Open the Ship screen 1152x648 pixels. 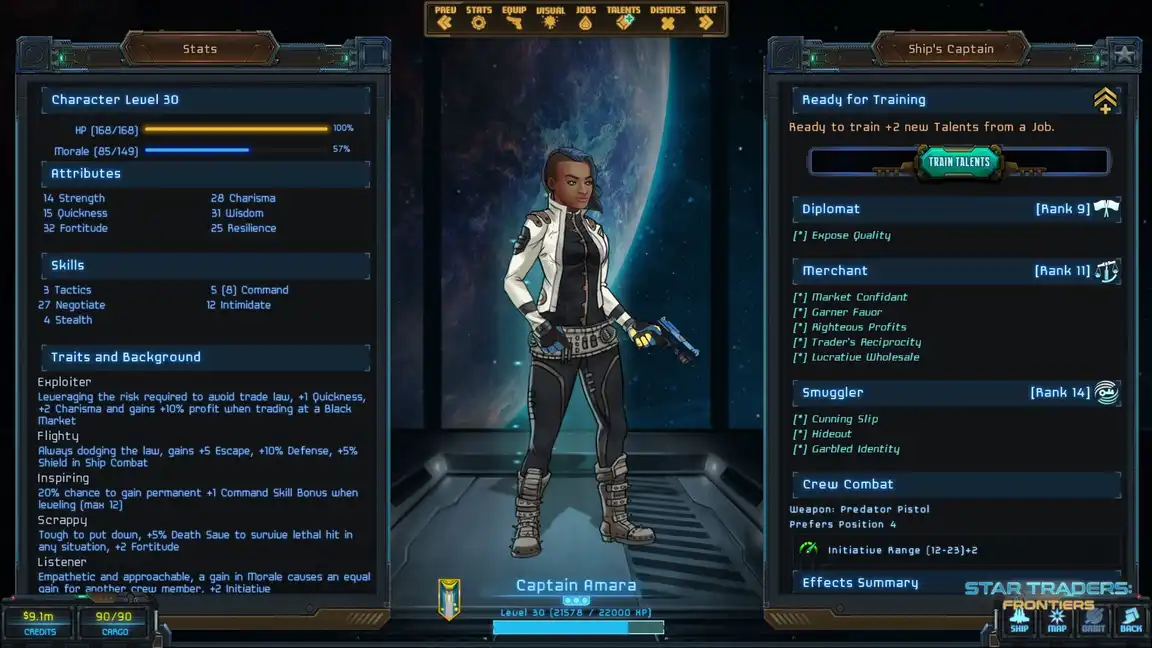[1019, 621]
